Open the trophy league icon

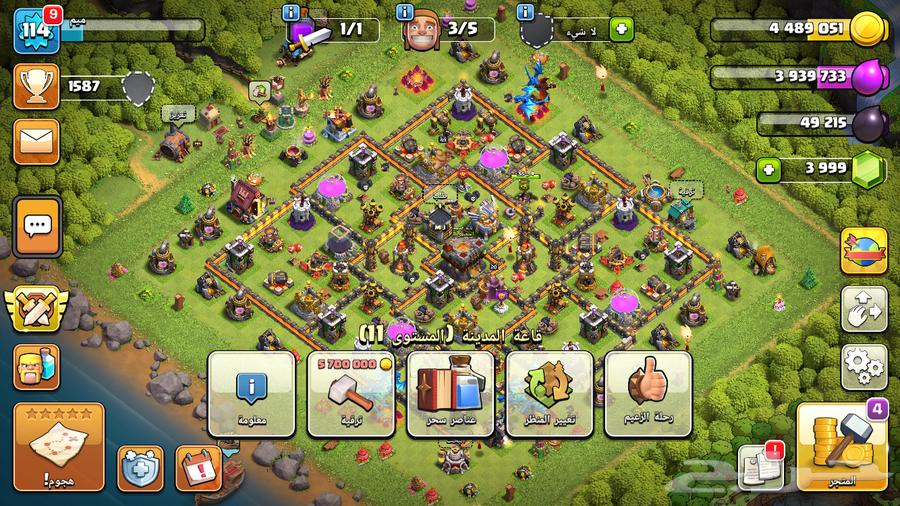(36, 87)
